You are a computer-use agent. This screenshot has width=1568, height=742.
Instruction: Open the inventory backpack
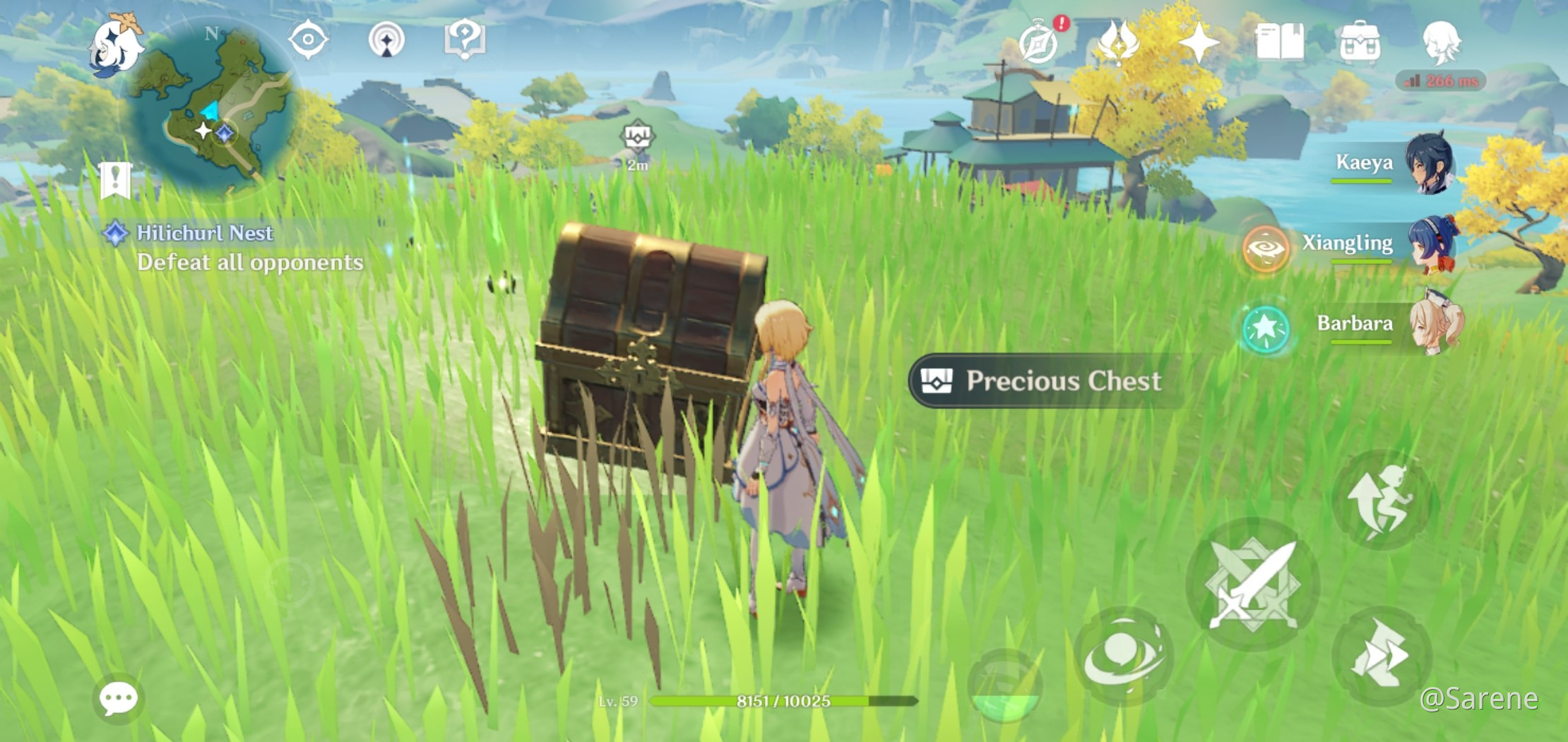(1360, 41)
